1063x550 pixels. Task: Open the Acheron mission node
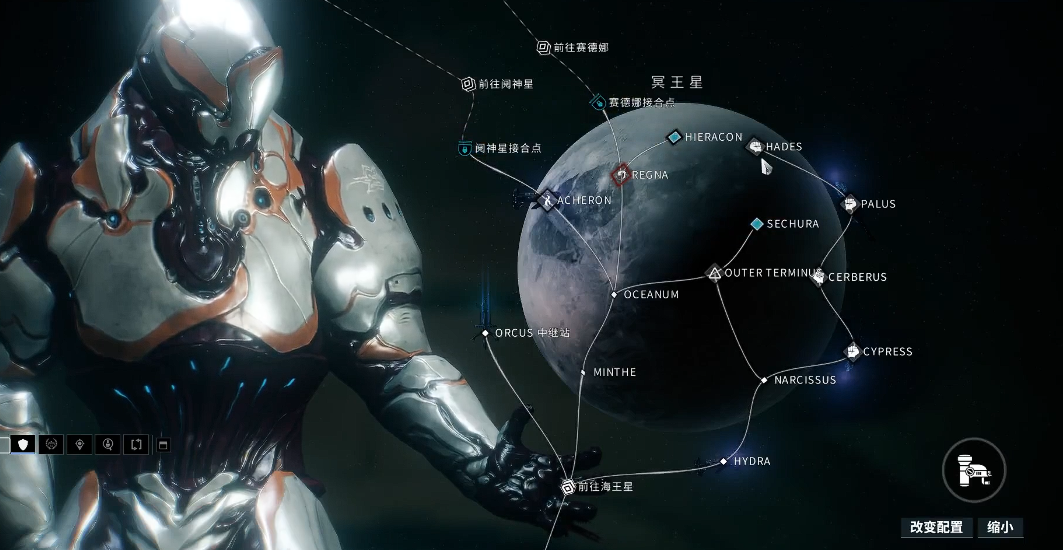547,200
